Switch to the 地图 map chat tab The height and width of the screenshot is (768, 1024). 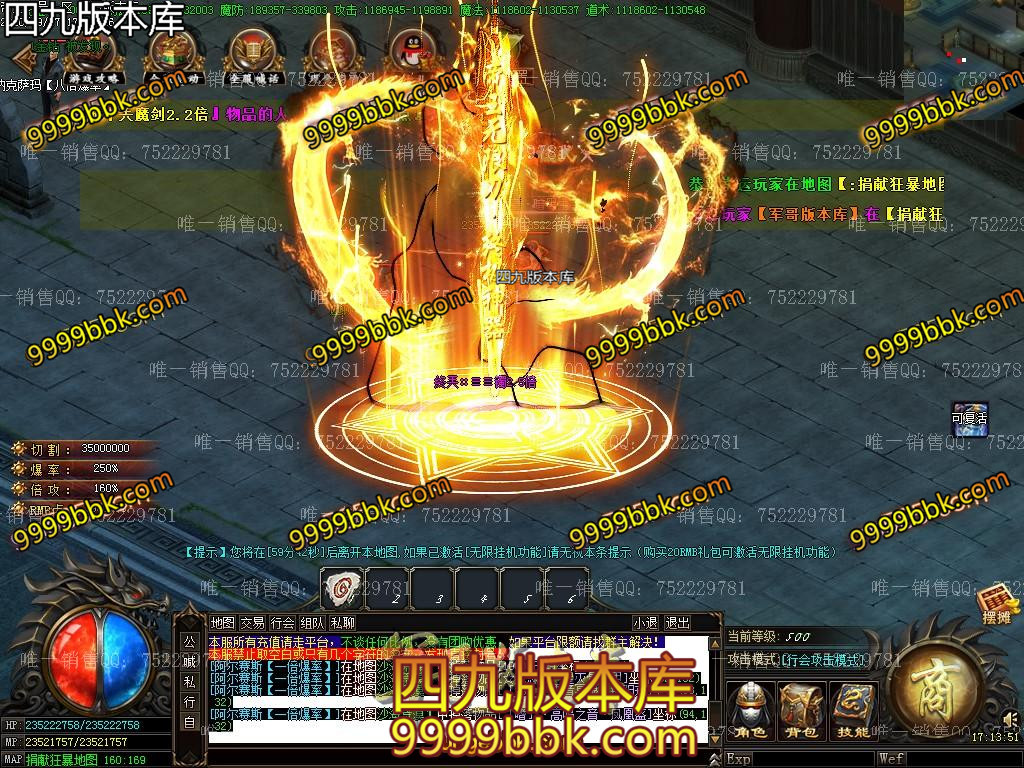point(223,623)
